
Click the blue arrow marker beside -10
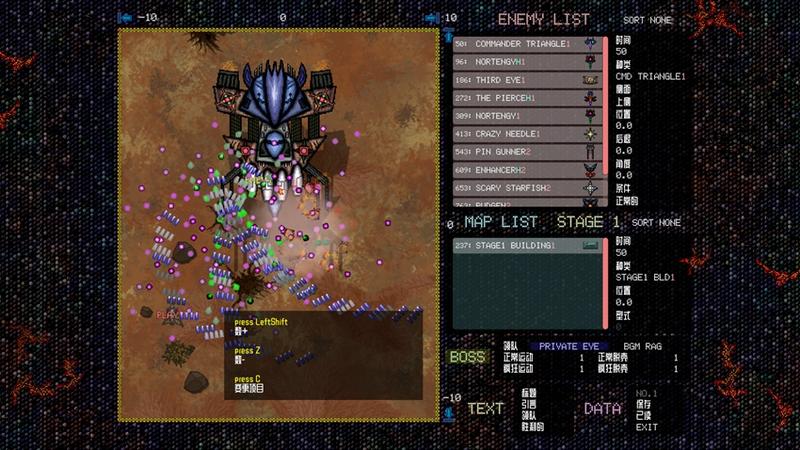pyautogui.click(x=126, y=18)
